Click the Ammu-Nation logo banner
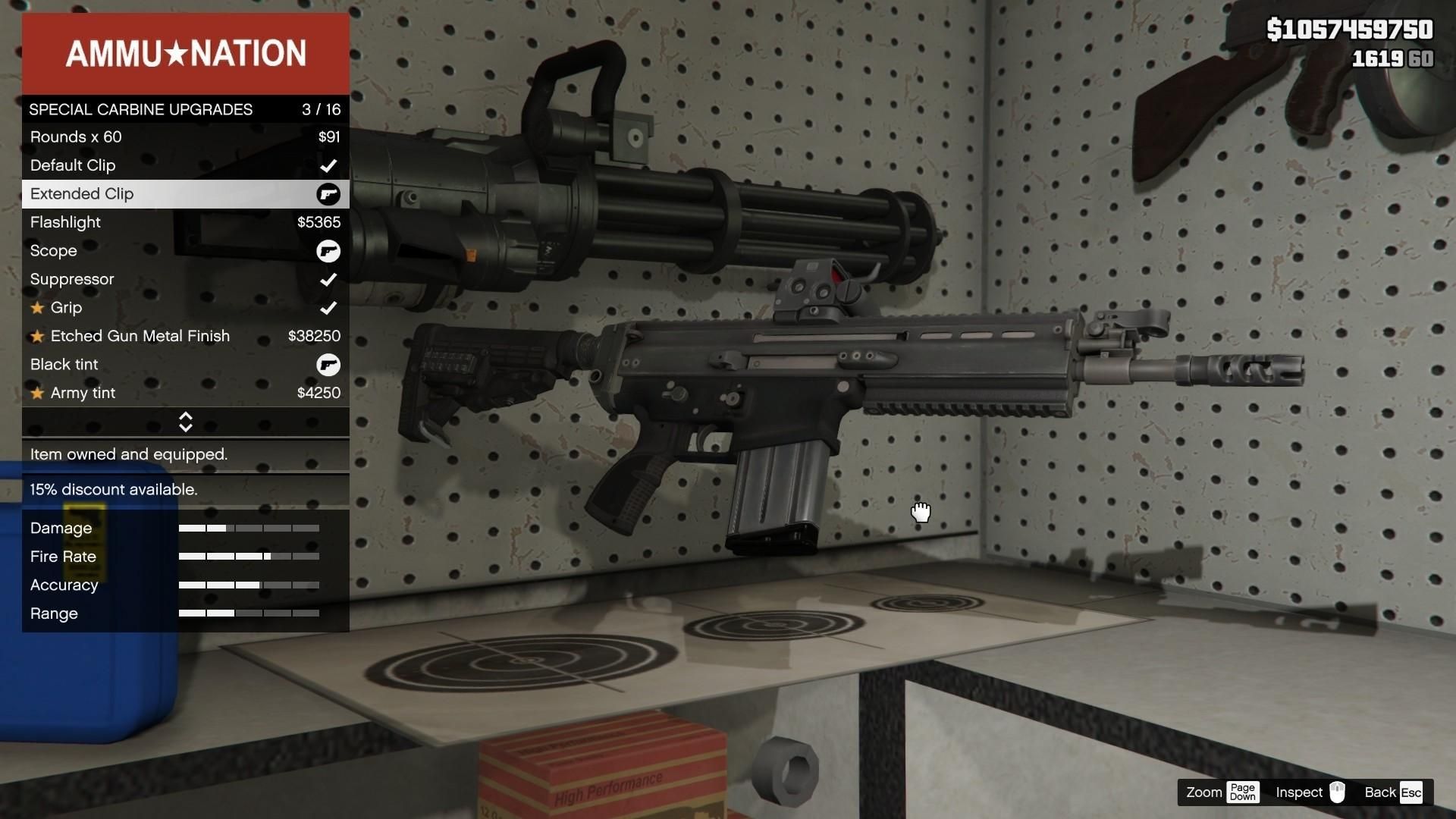This screenshot has height=819, width=1456. click(185, 53)
